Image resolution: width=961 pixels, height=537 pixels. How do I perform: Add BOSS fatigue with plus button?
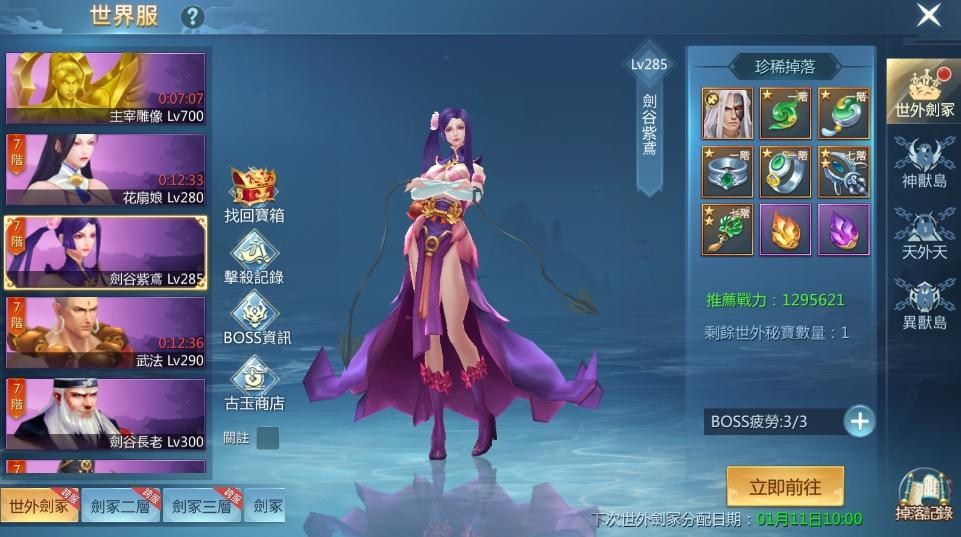tap(859, 421)
